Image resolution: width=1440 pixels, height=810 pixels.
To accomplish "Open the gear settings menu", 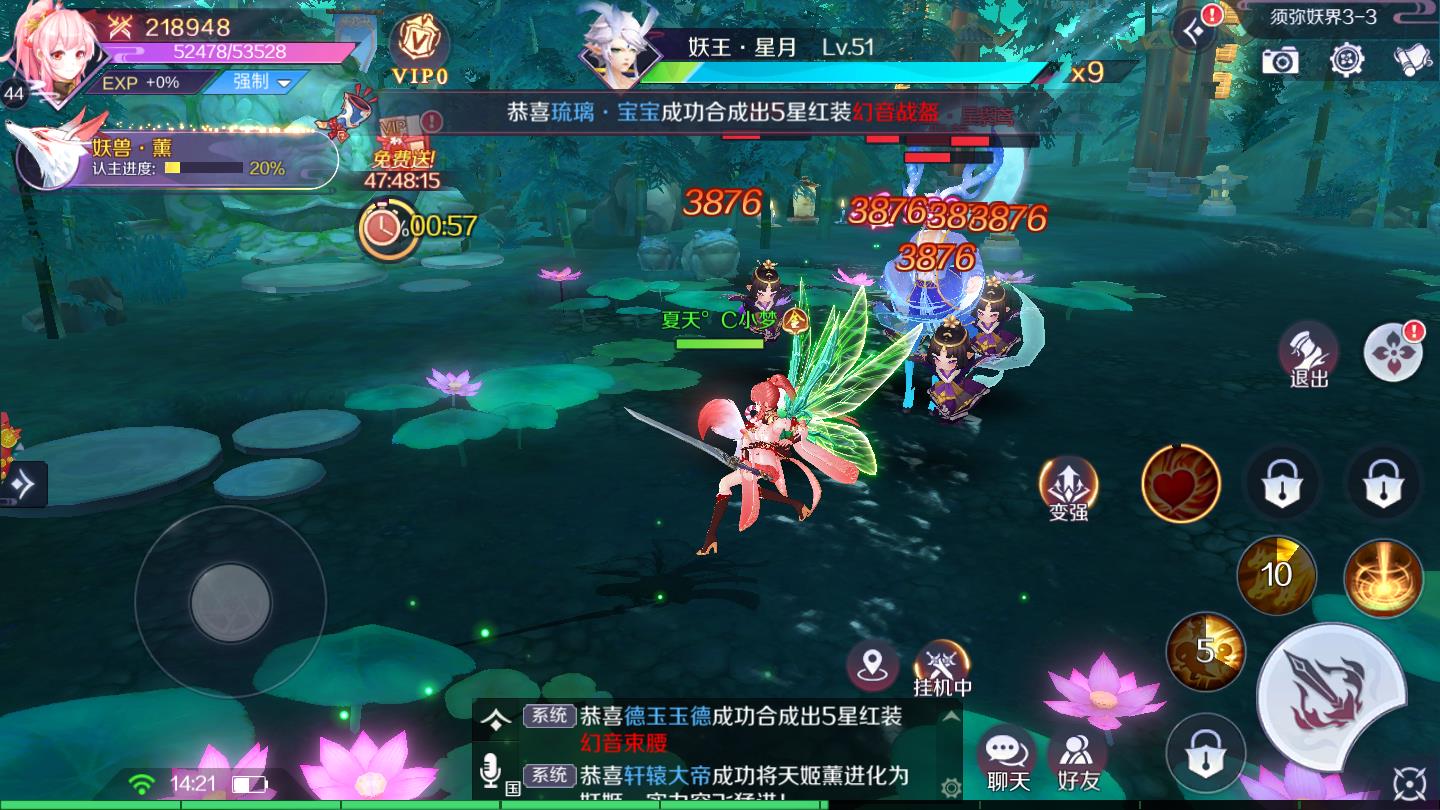I will pyautogui.click(x=1347, y=60).
